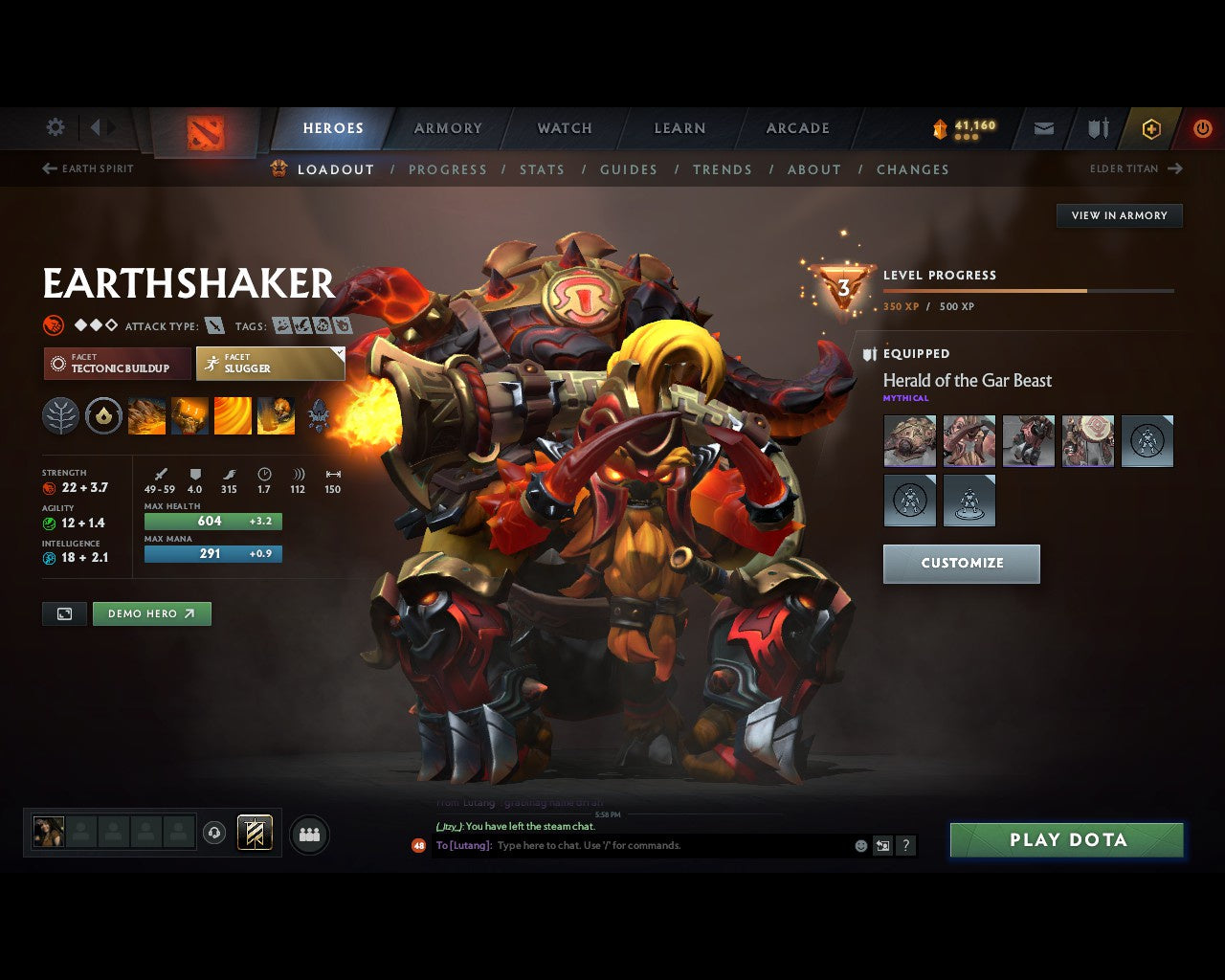Select the Tectonic Buildup facet

[x=116, y=364]
